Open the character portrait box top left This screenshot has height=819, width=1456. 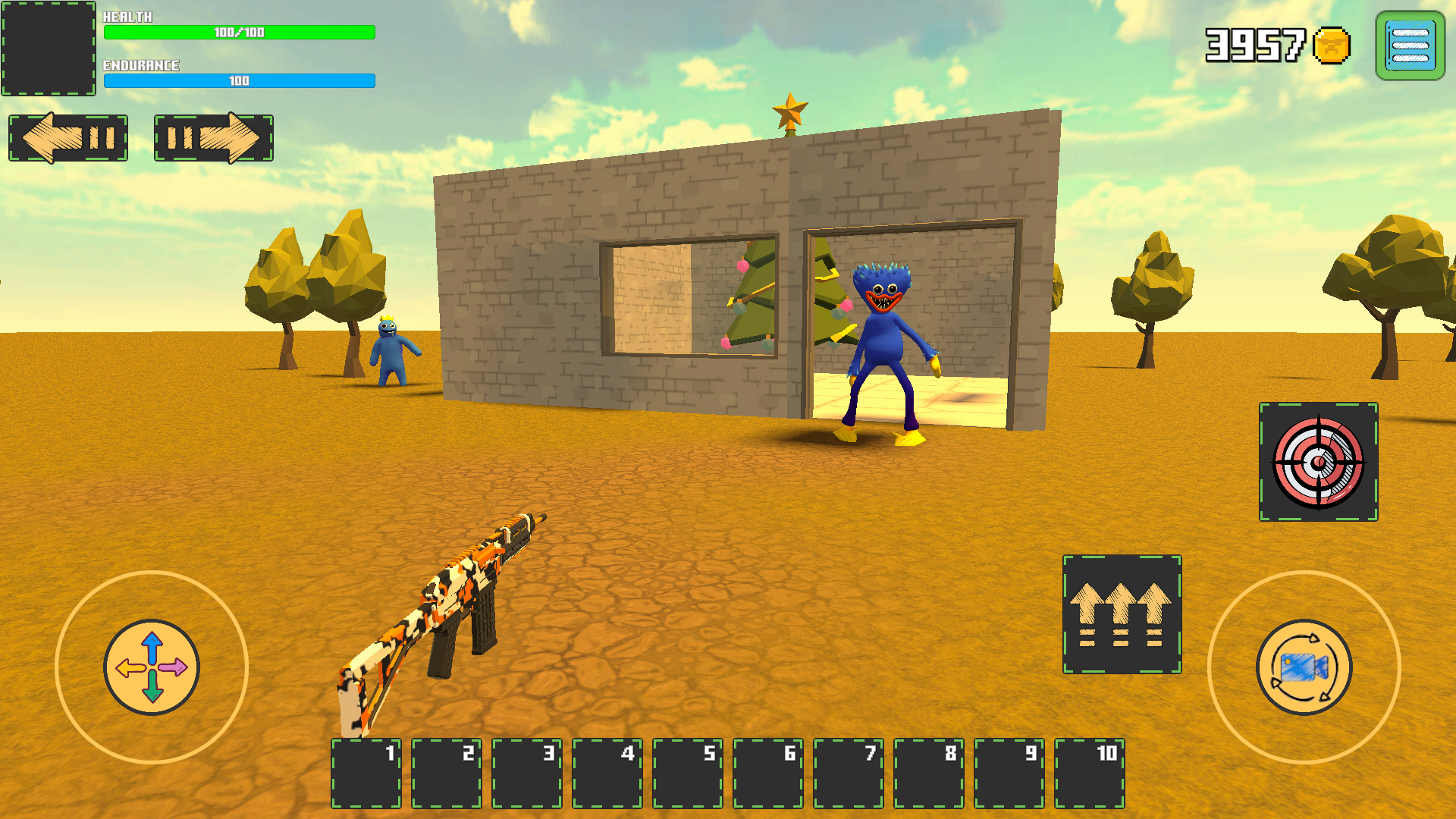[47, 47]
